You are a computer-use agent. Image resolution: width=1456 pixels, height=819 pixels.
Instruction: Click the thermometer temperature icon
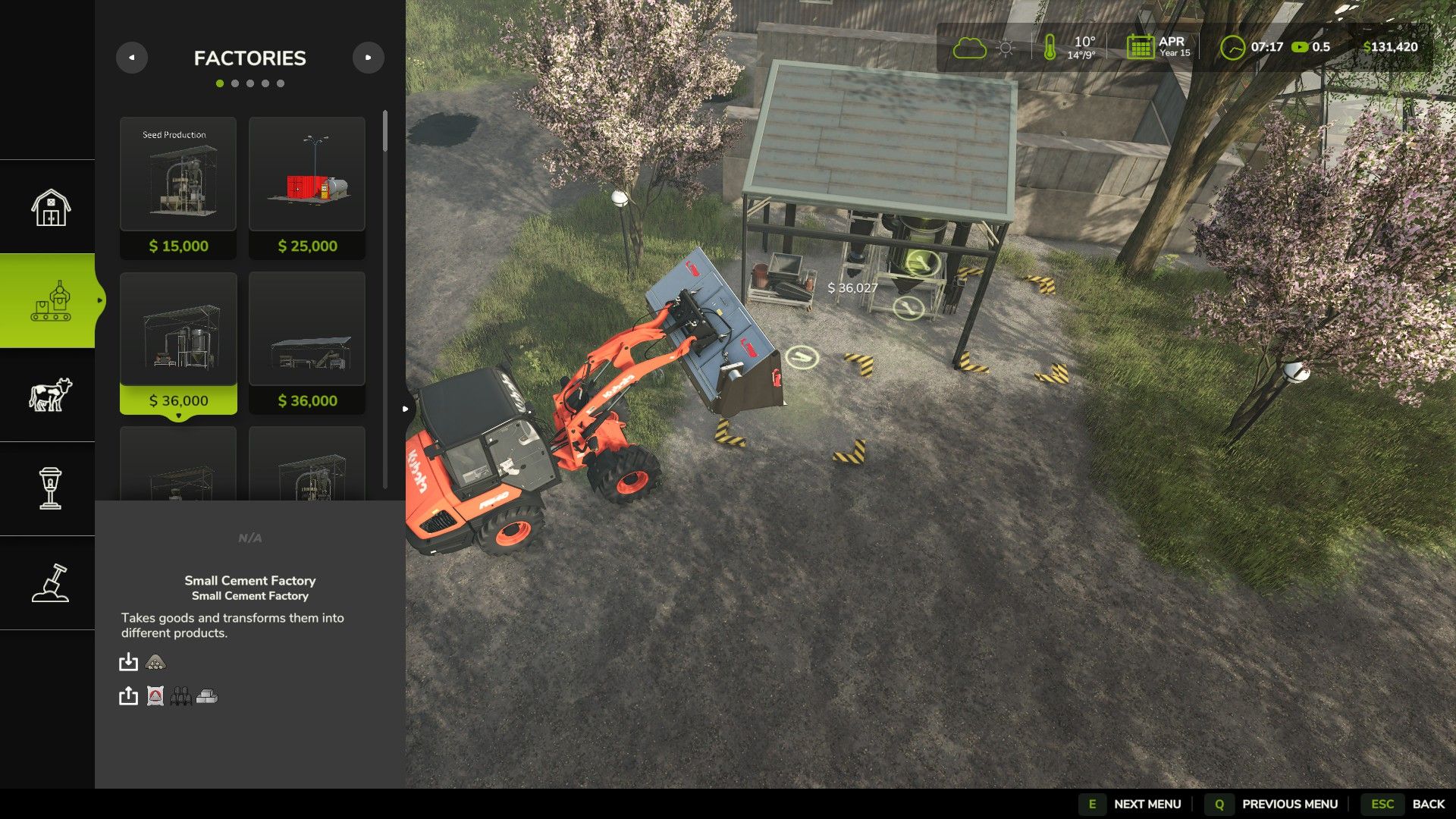(1050, 47)
